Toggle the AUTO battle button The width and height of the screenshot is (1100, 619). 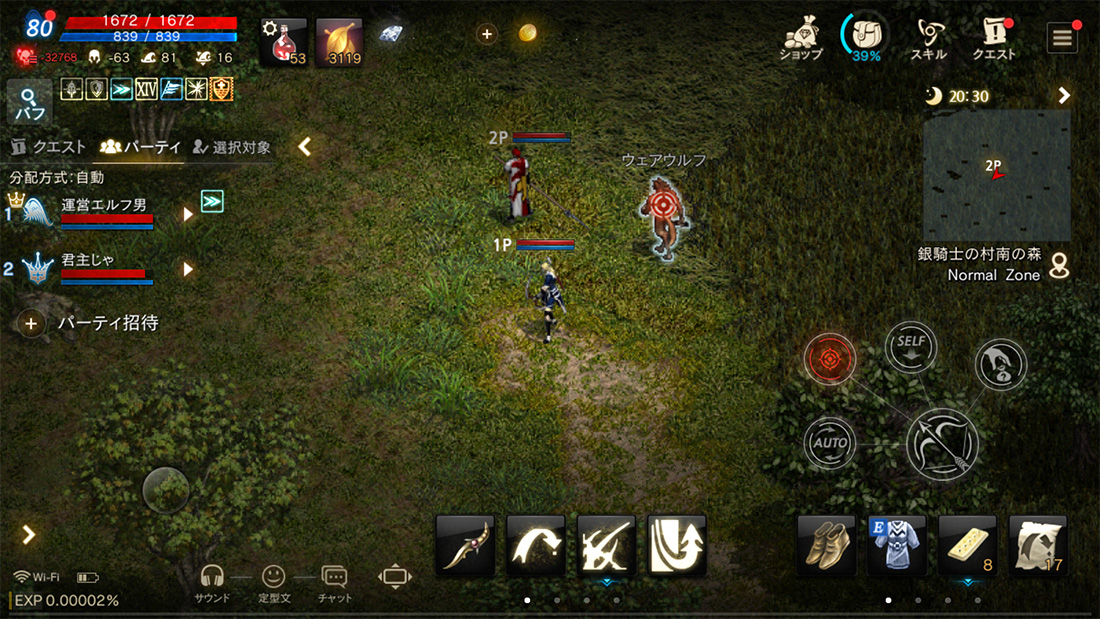coord(830,443)
